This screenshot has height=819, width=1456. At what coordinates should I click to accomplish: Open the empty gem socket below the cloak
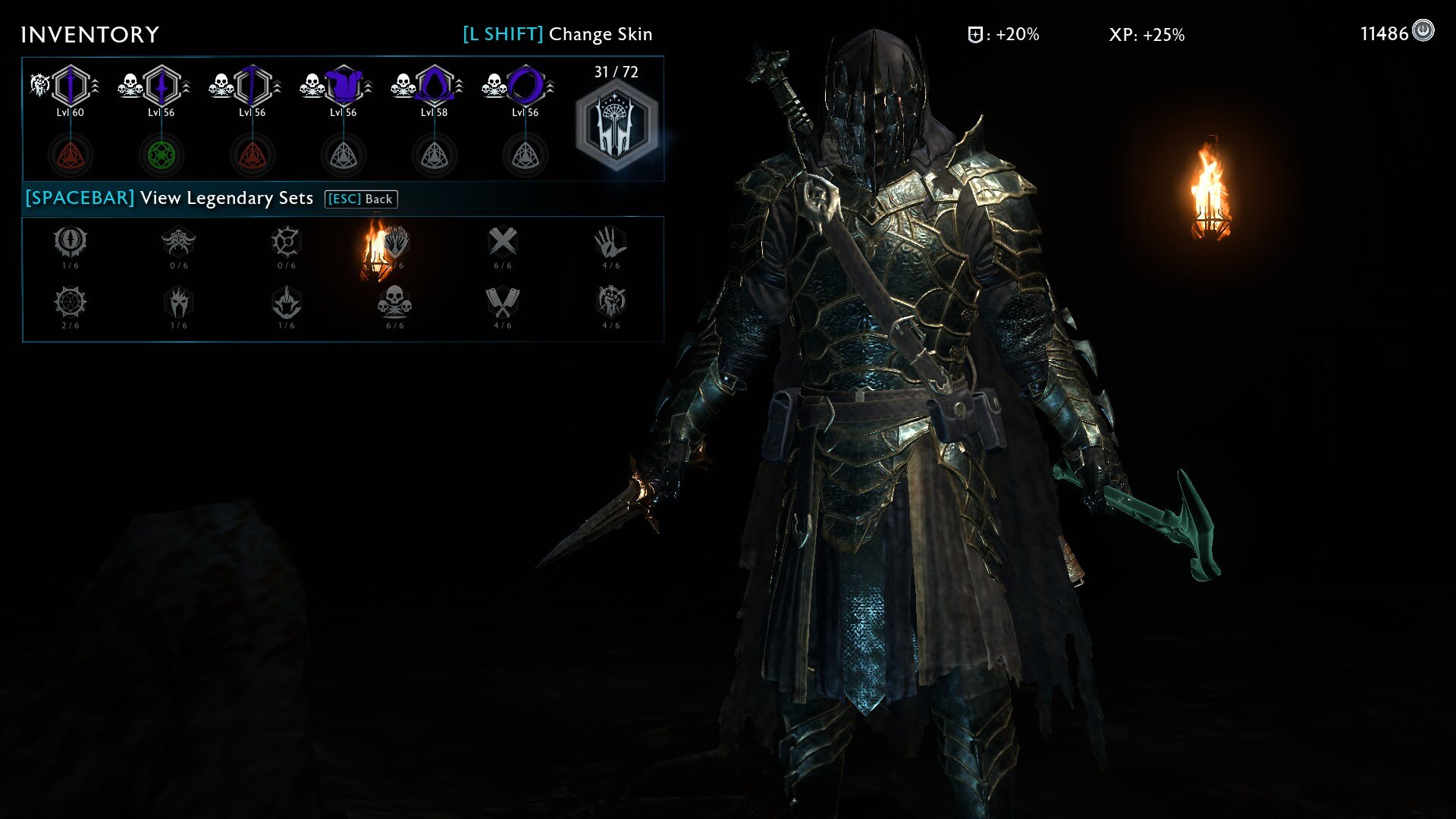(434, 154)
